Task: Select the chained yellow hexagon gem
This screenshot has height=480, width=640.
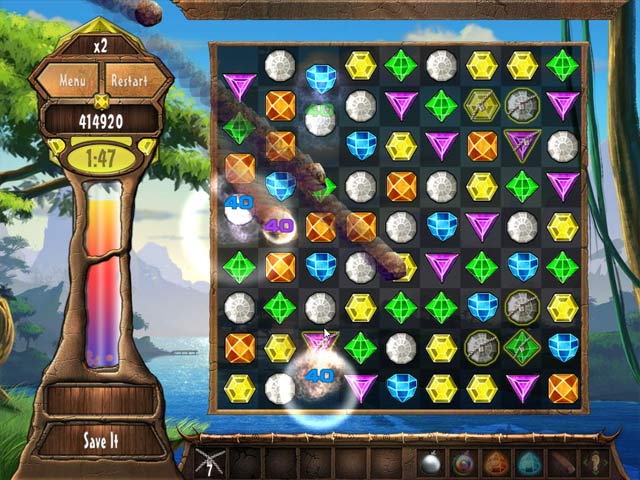Action: 481,105
